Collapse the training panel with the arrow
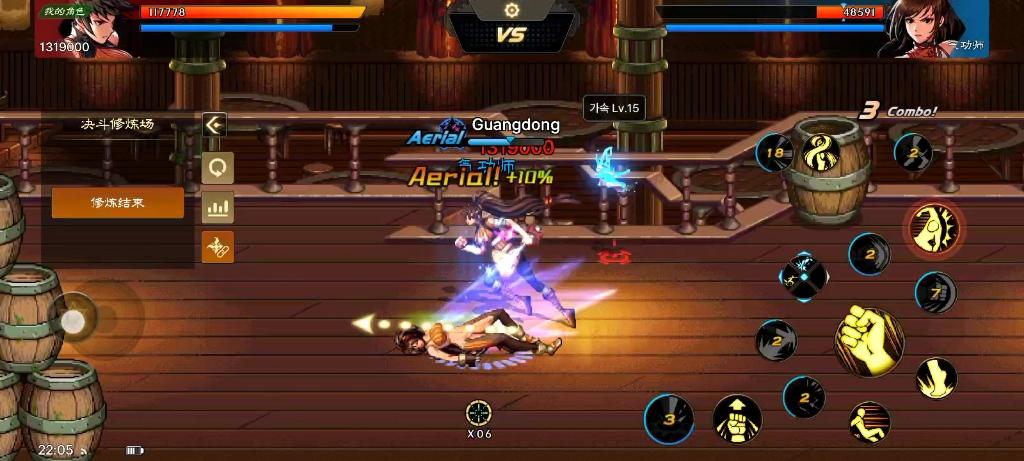The image size is (1024, 461). tap(214, 125)
